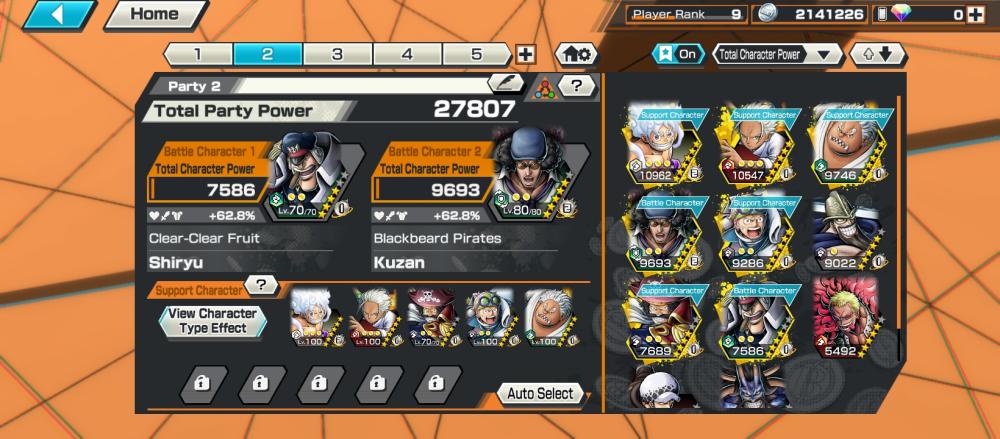Toggle the favorites filter On switch
The width and height of the screenshot is (1000, 439).
point(677,54)
